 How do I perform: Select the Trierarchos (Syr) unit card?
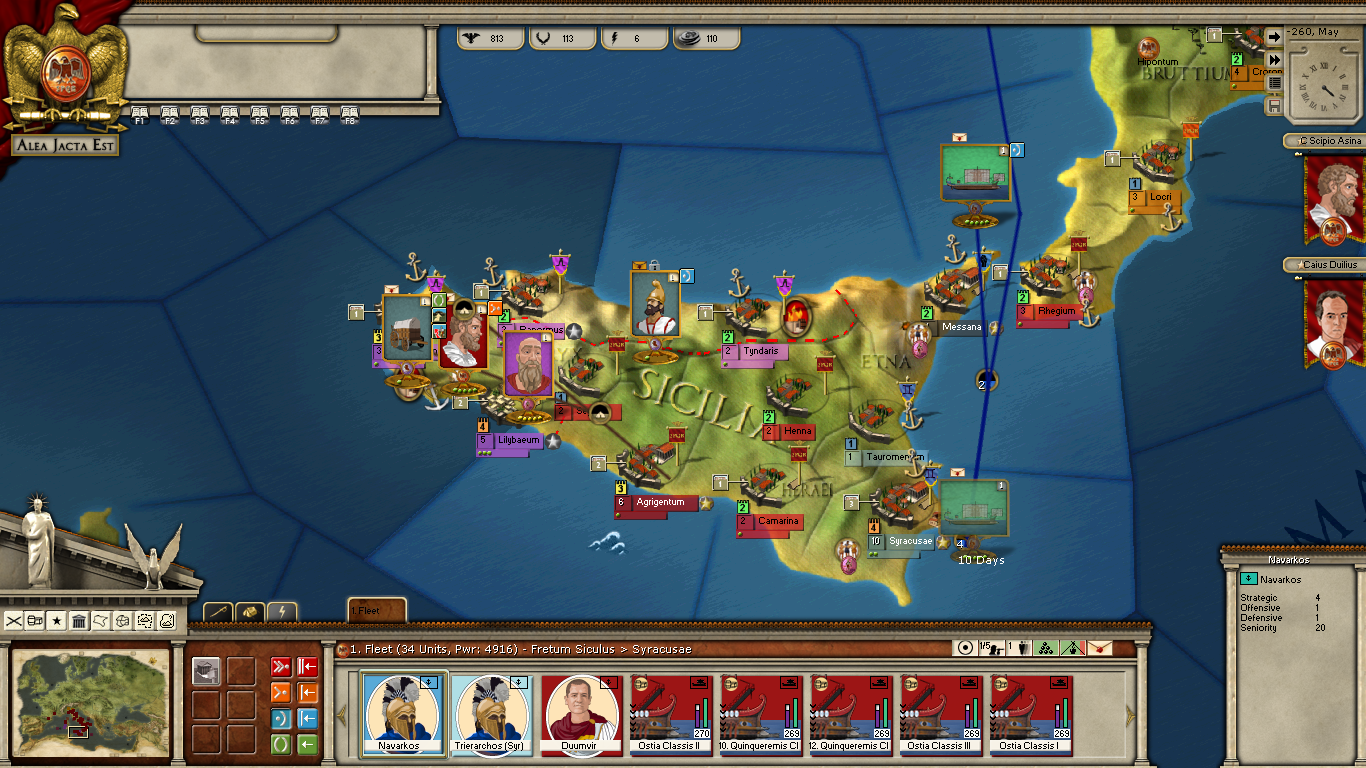click(x=492, y=714)
